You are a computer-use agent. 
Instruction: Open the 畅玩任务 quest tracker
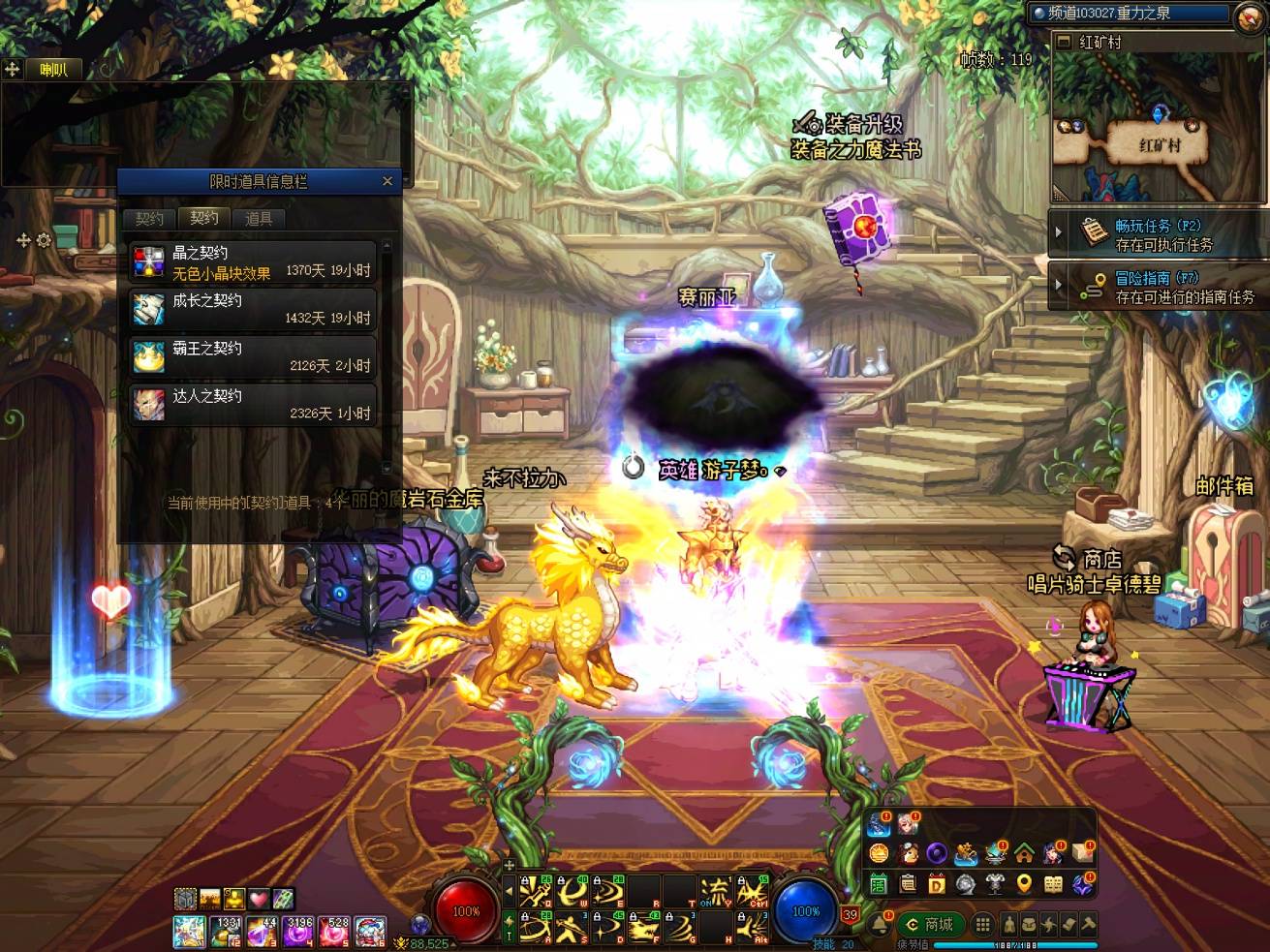tap(1159, 233)
